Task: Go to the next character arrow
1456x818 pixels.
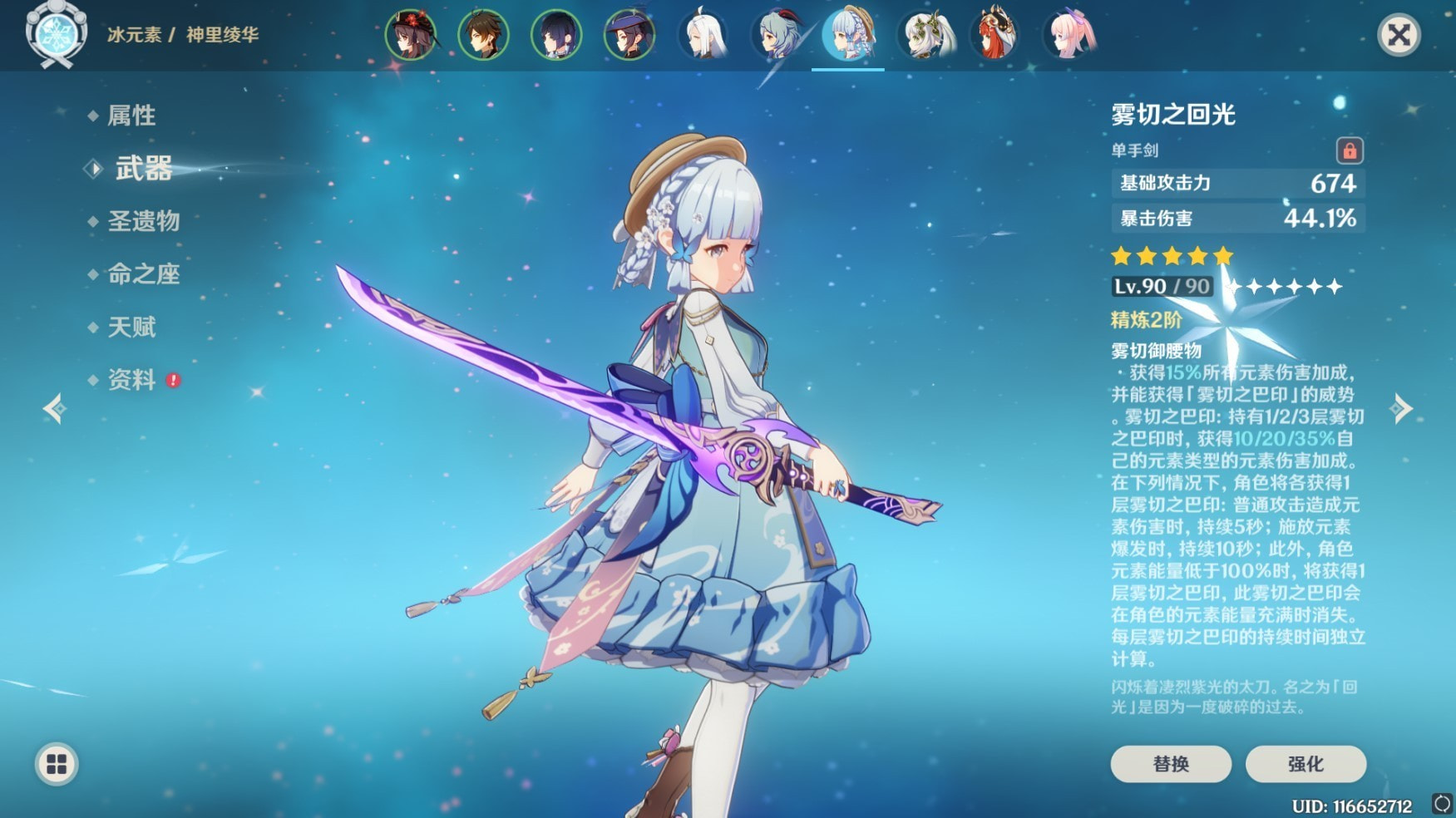Action: tap(1402, 408)
